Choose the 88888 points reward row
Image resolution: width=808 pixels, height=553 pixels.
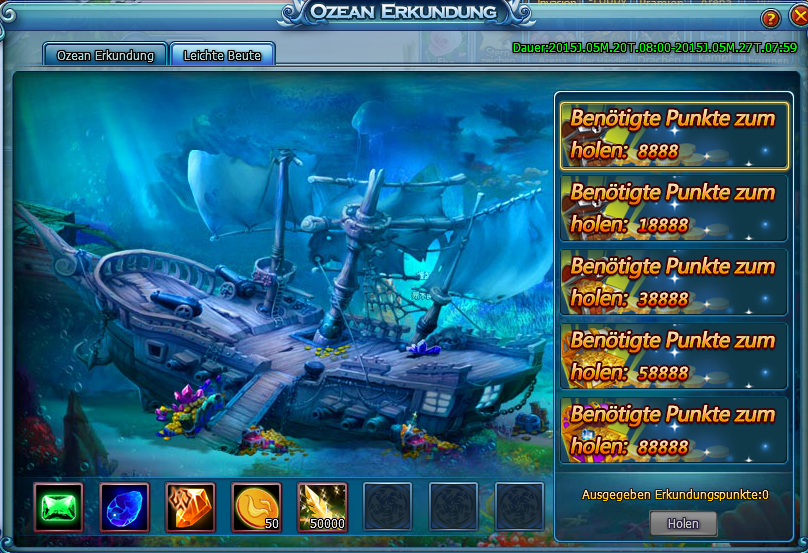[672, 430]
